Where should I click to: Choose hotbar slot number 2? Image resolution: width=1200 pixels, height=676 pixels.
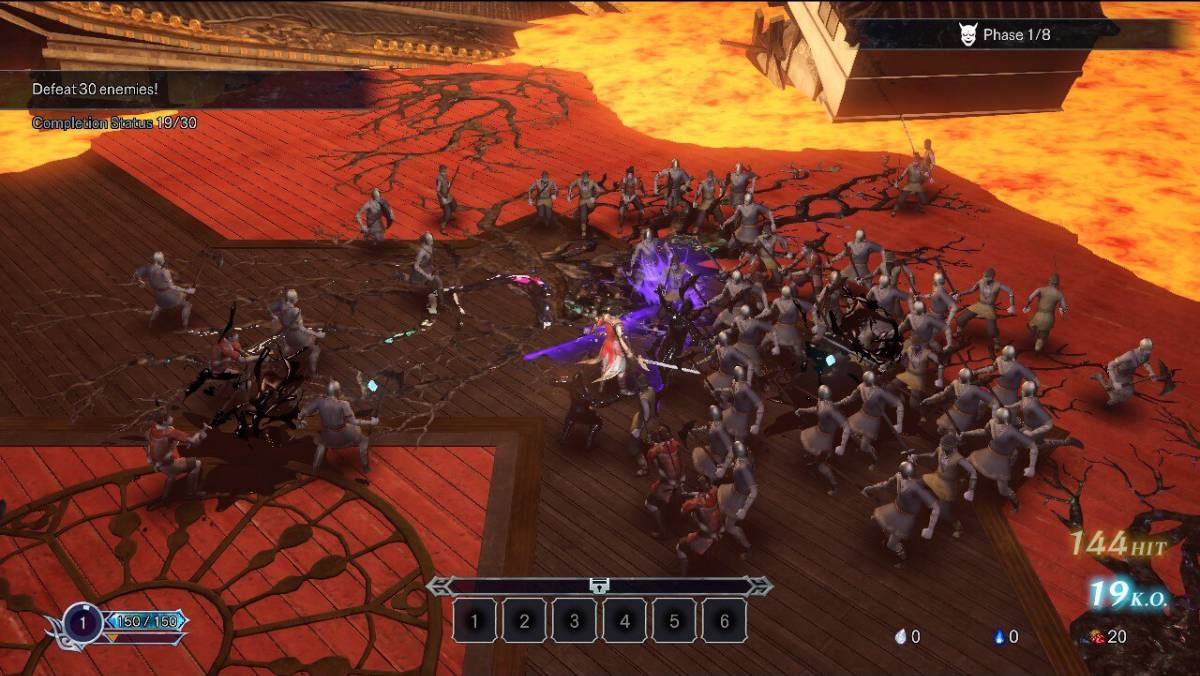pos(524,621)
